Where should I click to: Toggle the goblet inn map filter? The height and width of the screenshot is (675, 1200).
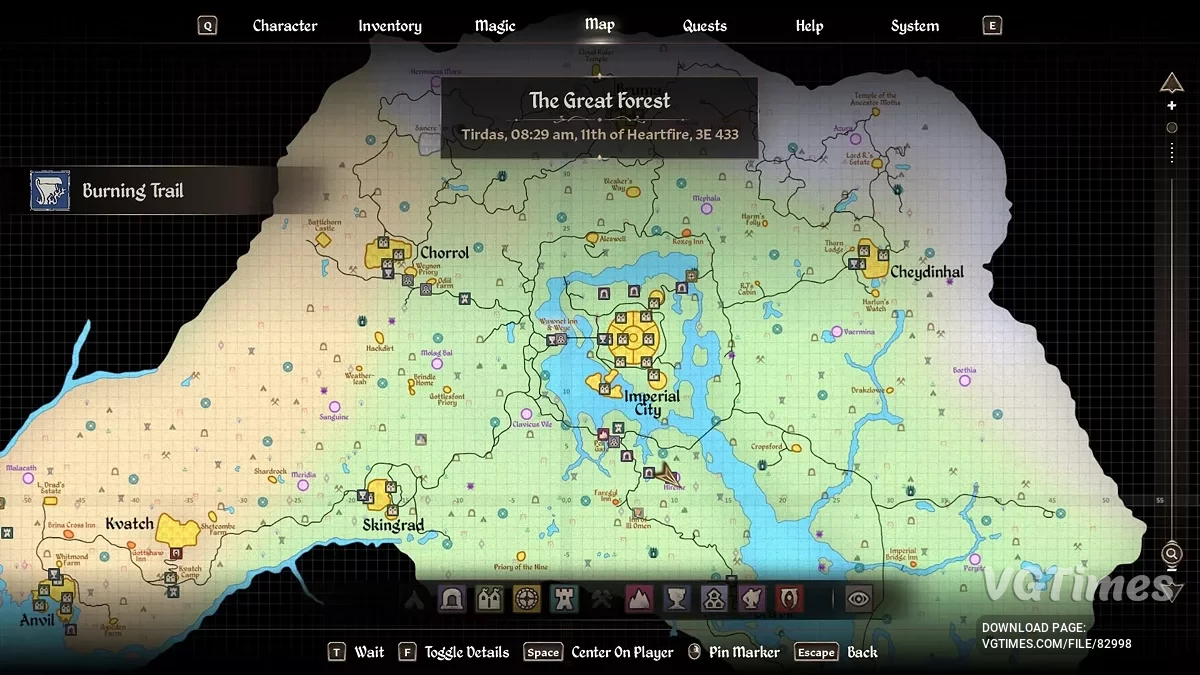677,598
